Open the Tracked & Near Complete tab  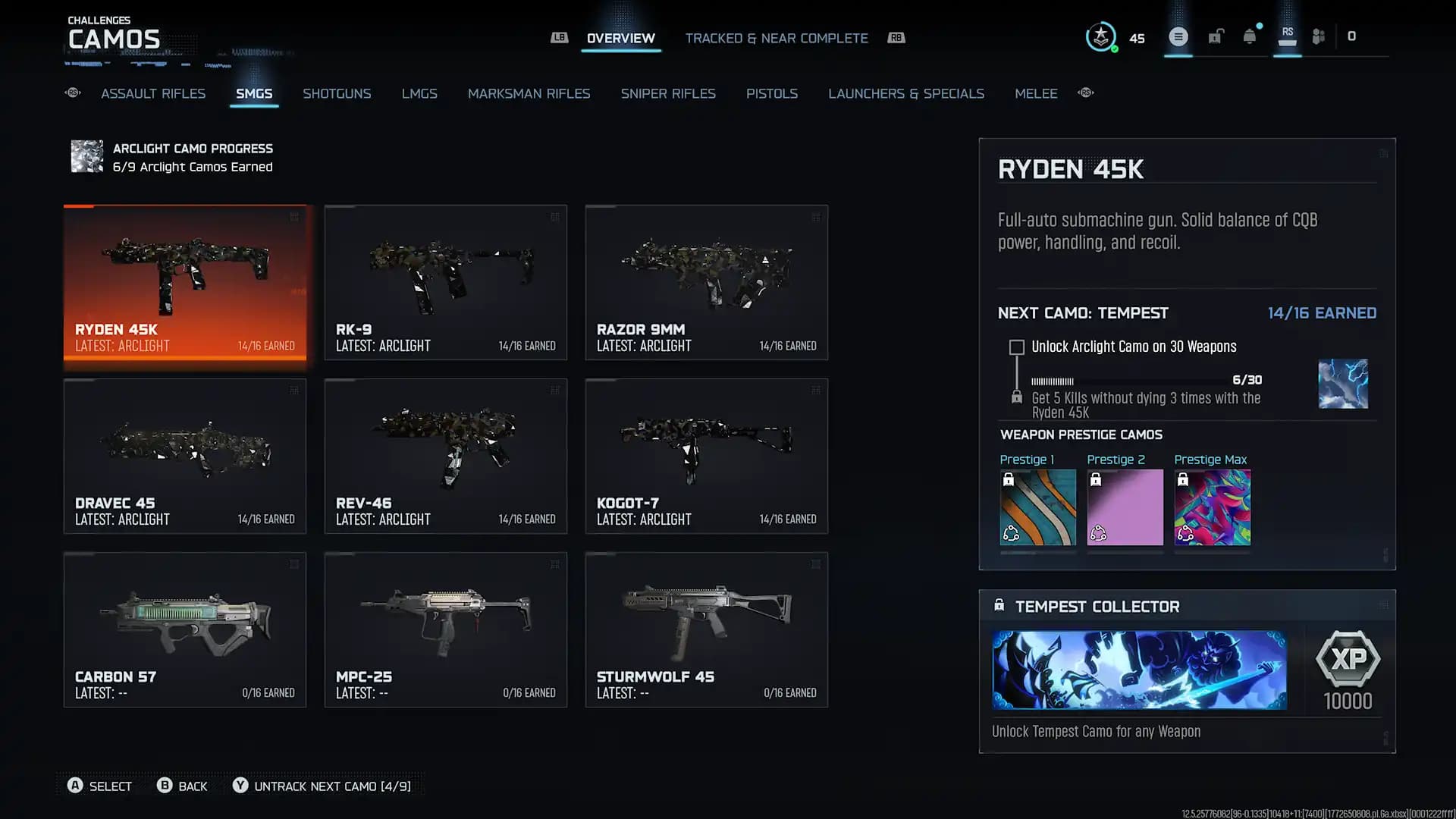(777, 38)
